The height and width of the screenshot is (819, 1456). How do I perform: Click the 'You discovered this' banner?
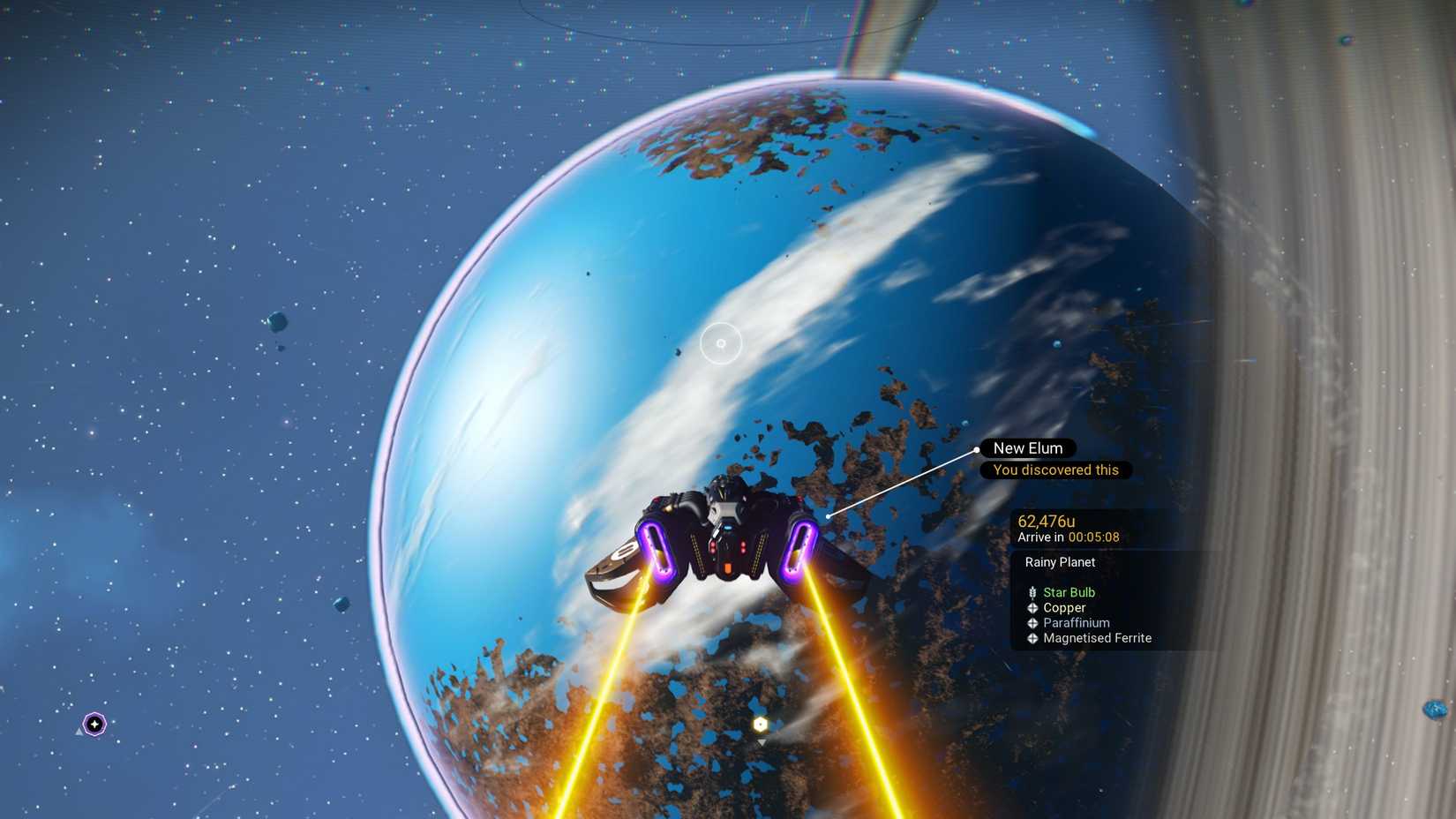[1055, 470]
